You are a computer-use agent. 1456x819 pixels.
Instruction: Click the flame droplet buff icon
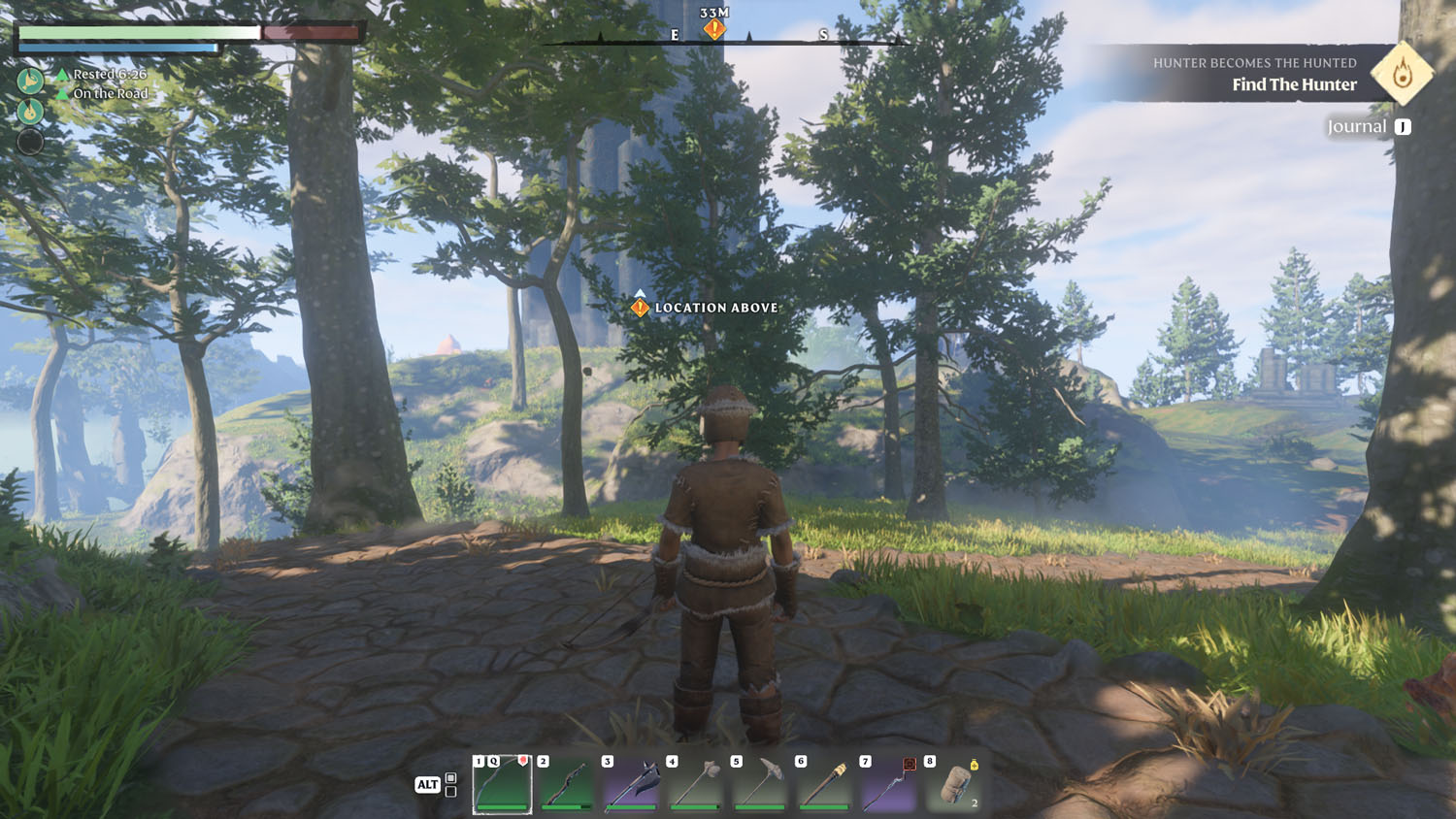point(30,112)
